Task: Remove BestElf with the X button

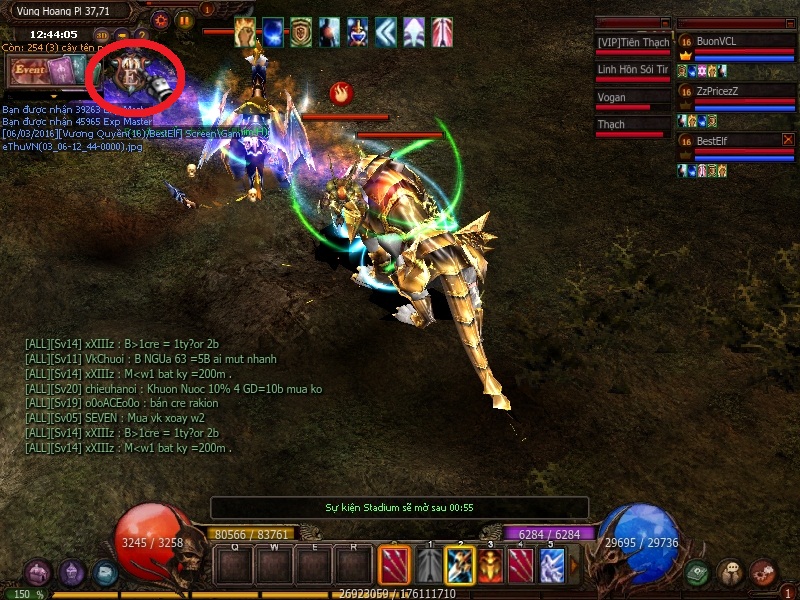Action: [x=788, y=140]
